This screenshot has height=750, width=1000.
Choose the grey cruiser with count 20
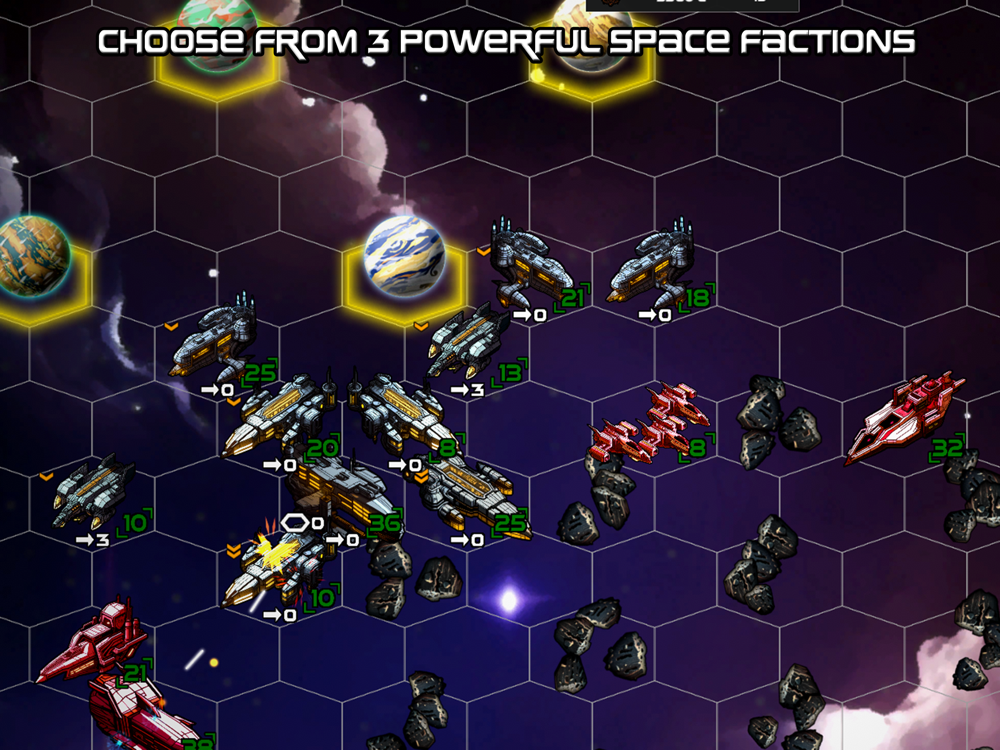(278, 416)
